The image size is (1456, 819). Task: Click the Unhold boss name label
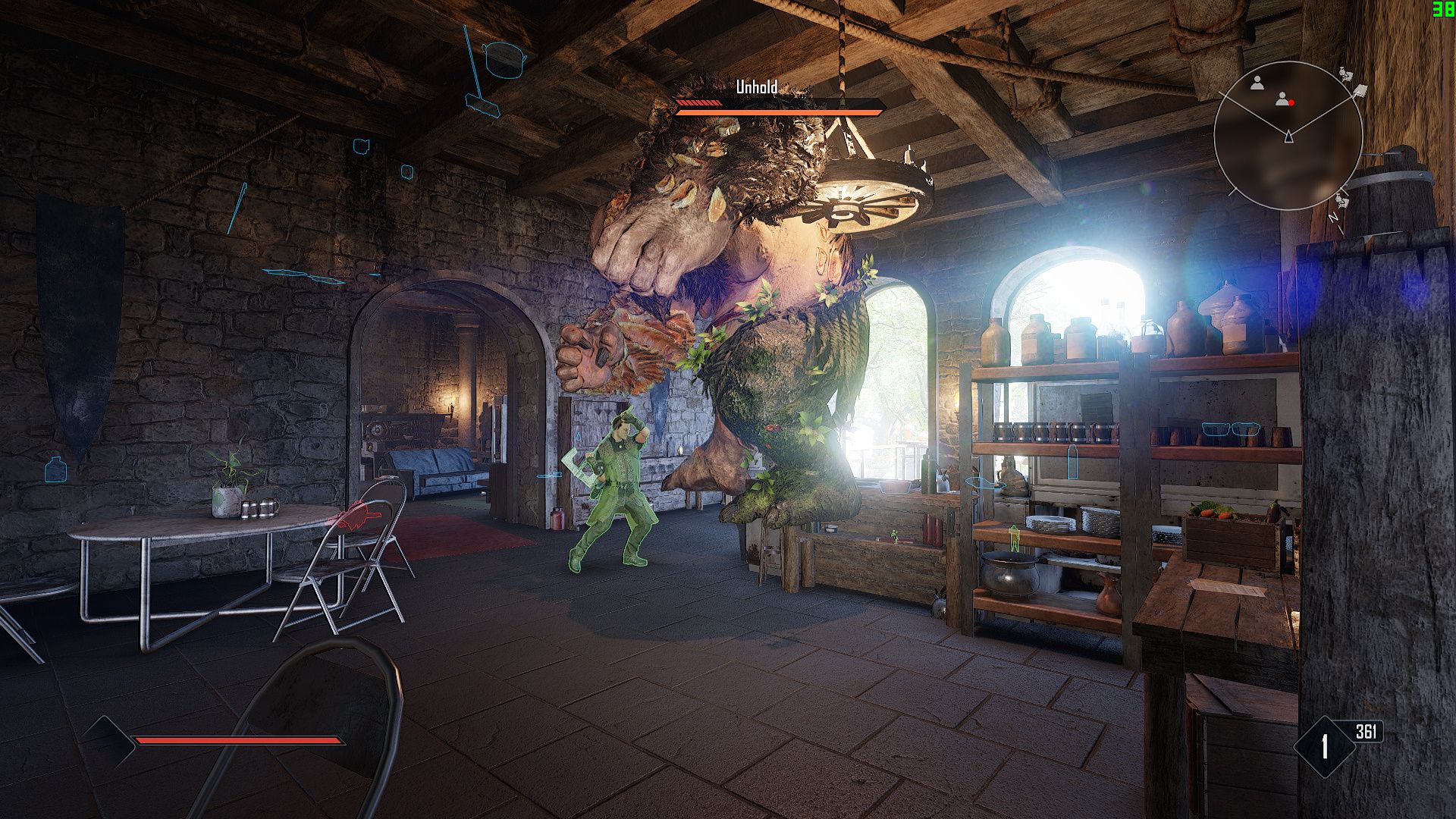756,86
